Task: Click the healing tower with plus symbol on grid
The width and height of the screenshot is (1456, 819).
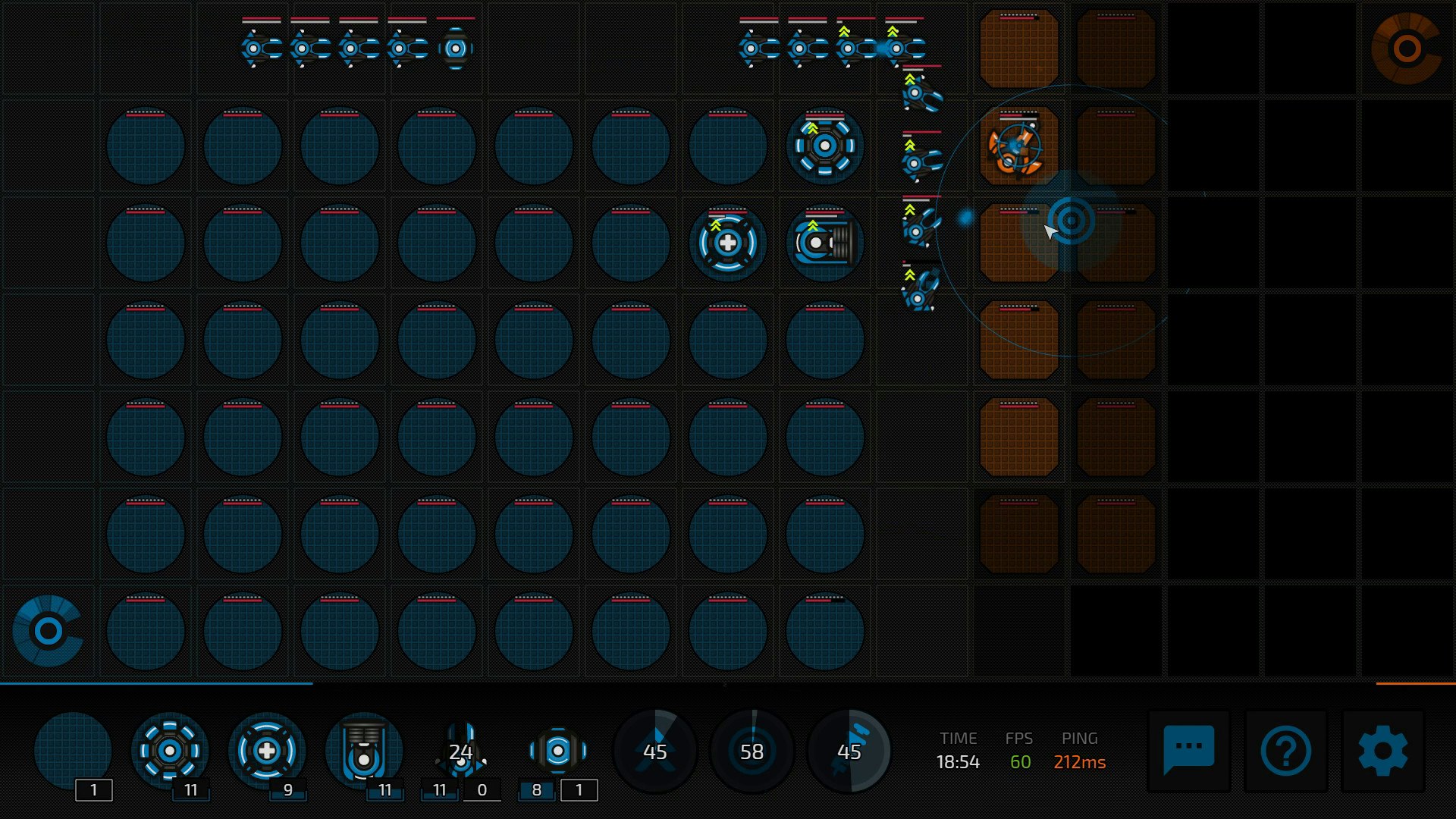Action: 726,242
